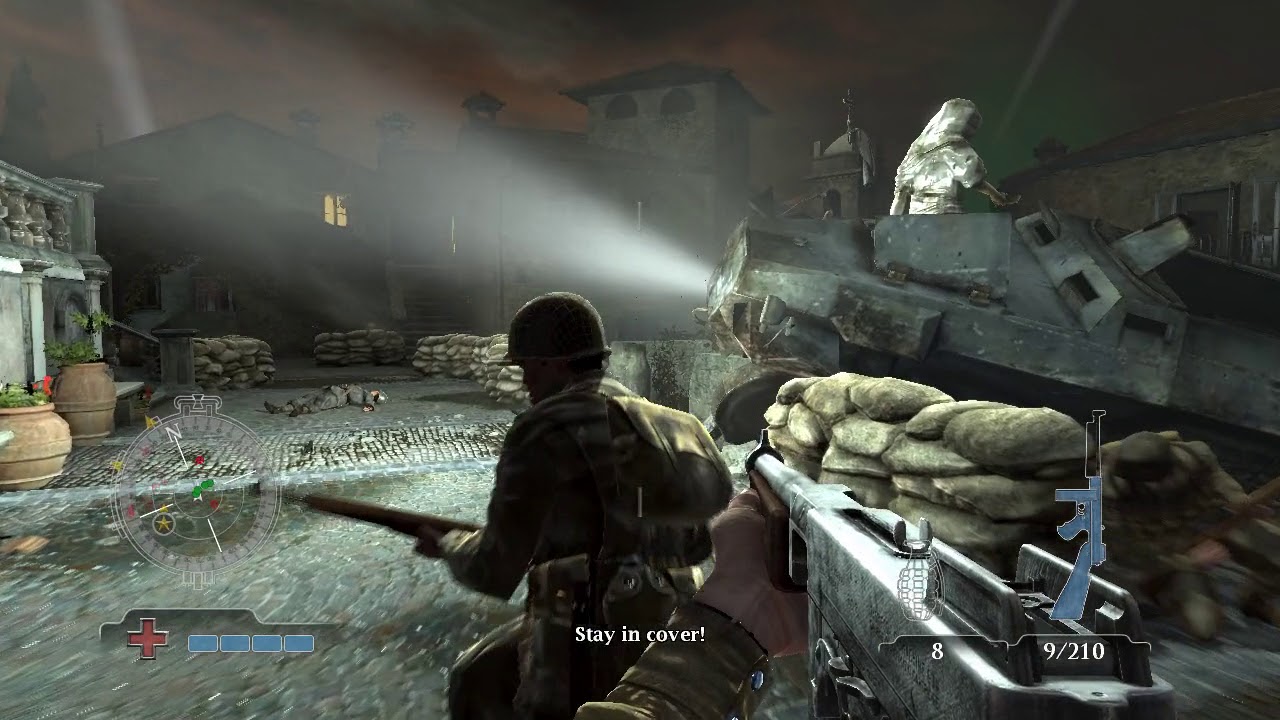This screenshot has width=1280, height=720.
Task: Click the red cross health icon
Action: [x=147, y=638]
